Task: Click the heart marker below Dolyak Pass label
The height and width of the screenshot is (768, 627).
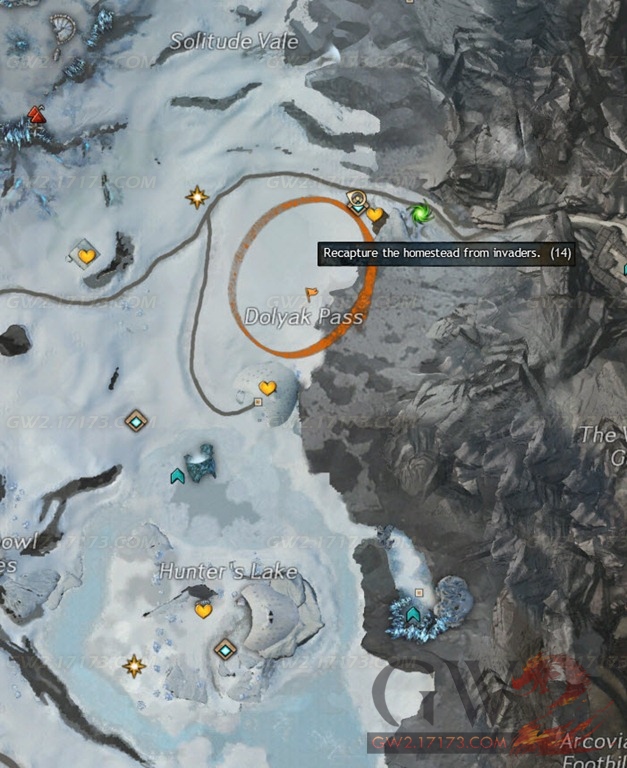Action: pos(267,387)
